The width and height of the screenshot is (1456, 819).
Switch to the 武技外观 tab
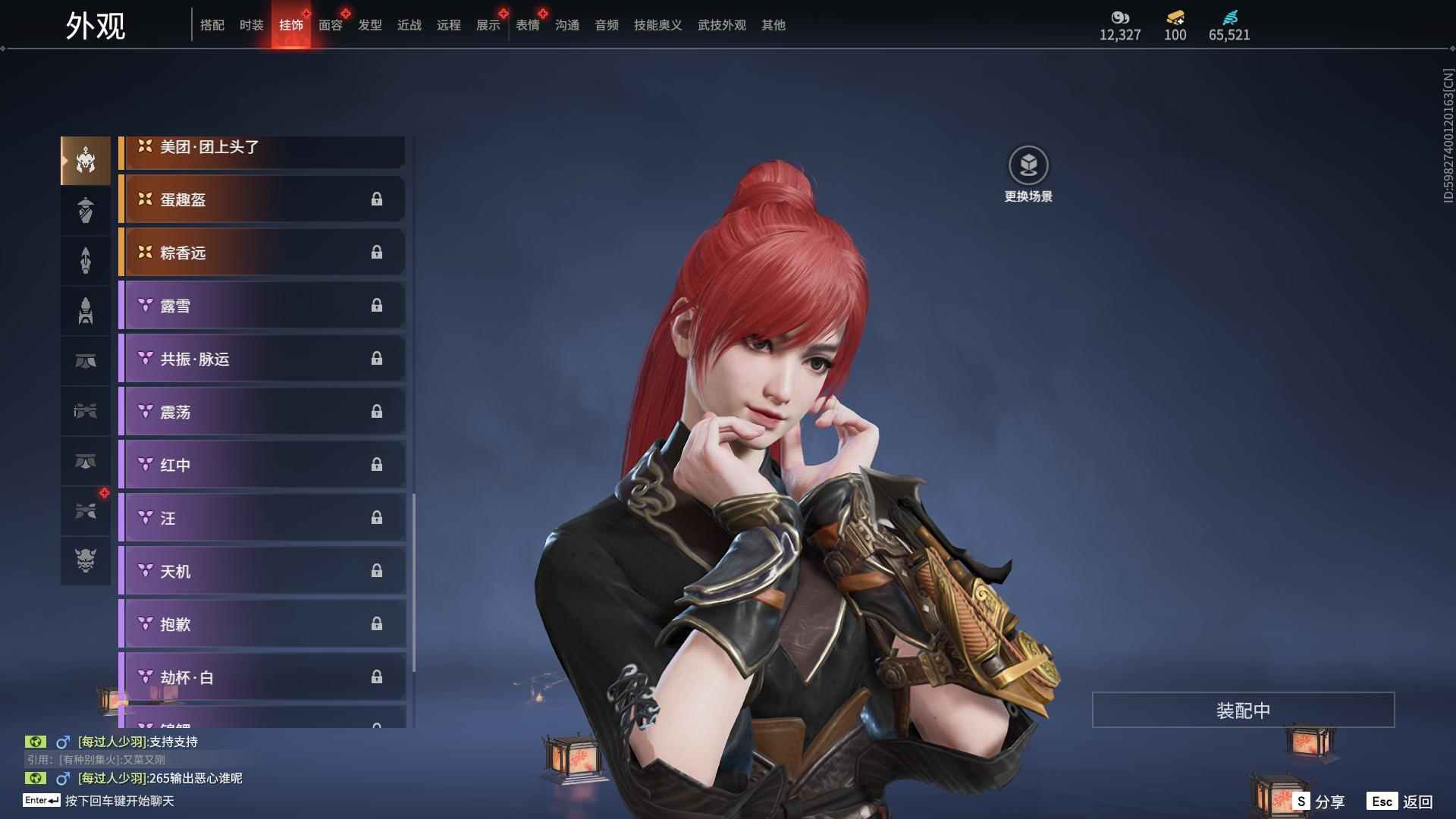tap(721, 25)
